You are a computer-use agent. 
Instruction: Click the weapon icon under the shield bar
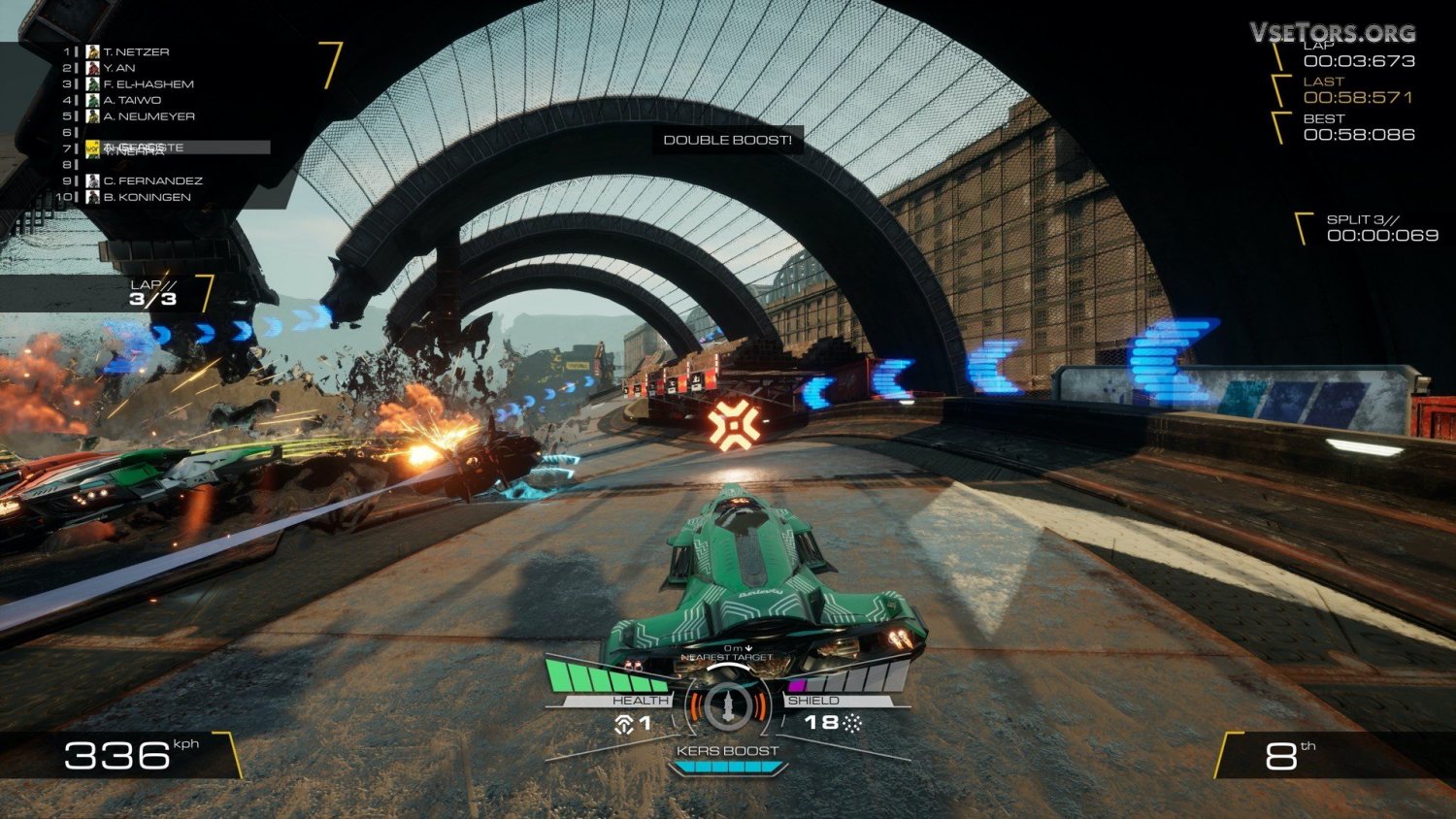pyautogui.click(x=852, y=723)
